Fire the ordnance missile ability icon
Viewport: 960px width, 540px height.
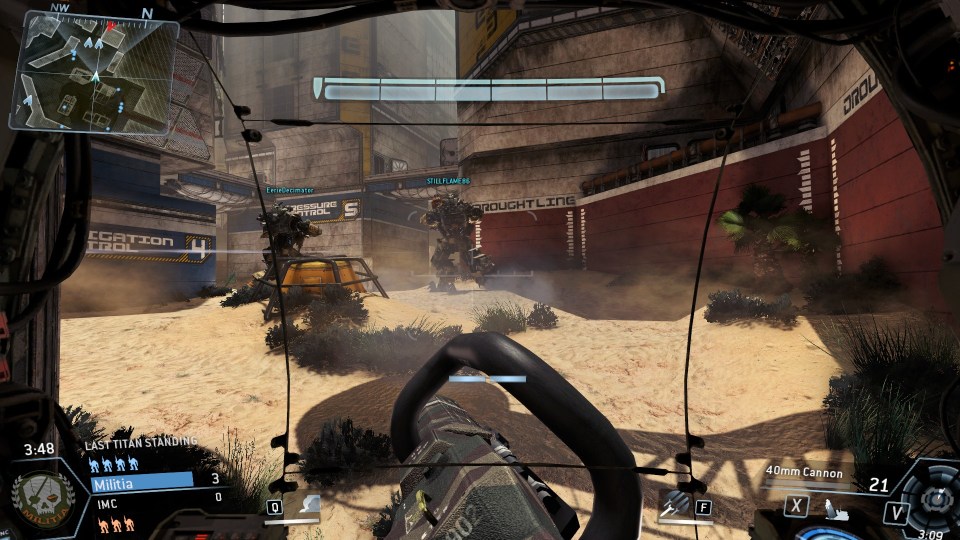point(675,504)
